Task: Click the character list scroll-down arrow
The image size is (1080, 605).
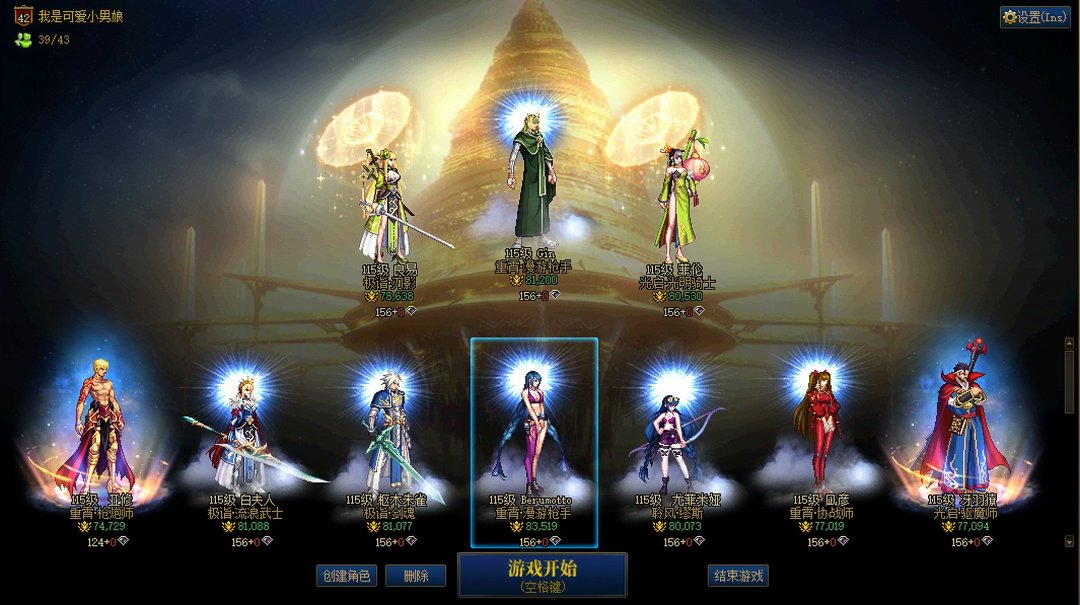Action: [x=1069, y=541]
